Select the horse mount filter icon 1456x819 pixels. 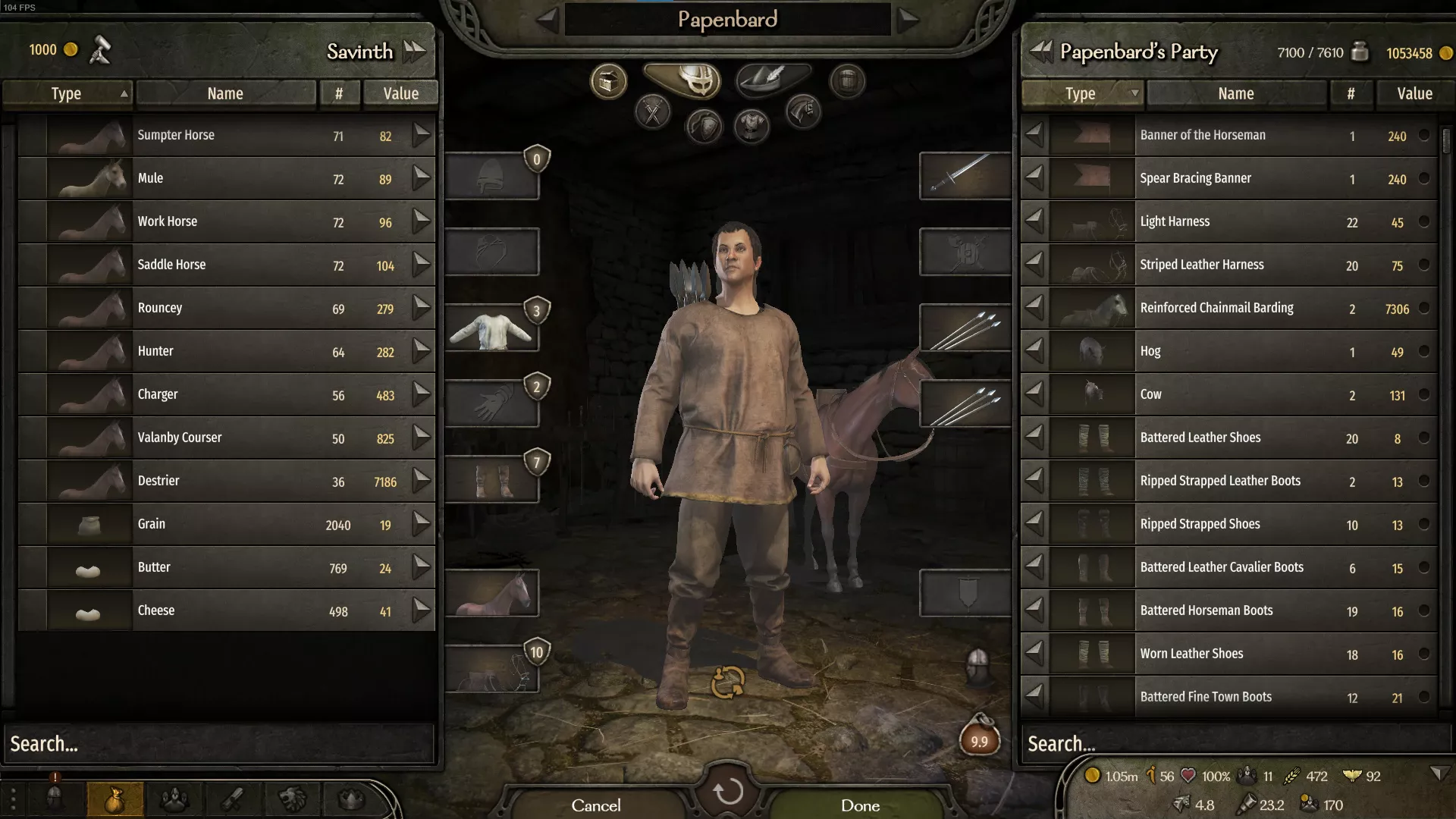tap(802, 112)
